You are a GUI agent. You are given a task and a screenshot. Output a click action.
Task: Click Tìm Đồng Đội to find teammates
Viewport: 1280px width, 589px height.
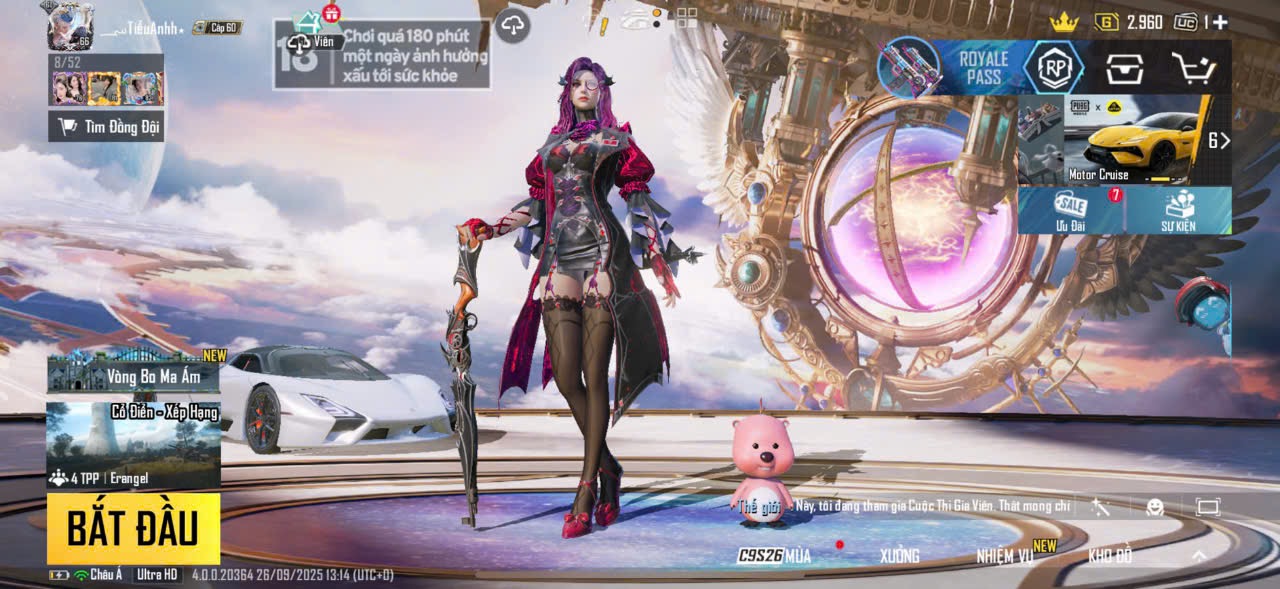click(106, 126)
